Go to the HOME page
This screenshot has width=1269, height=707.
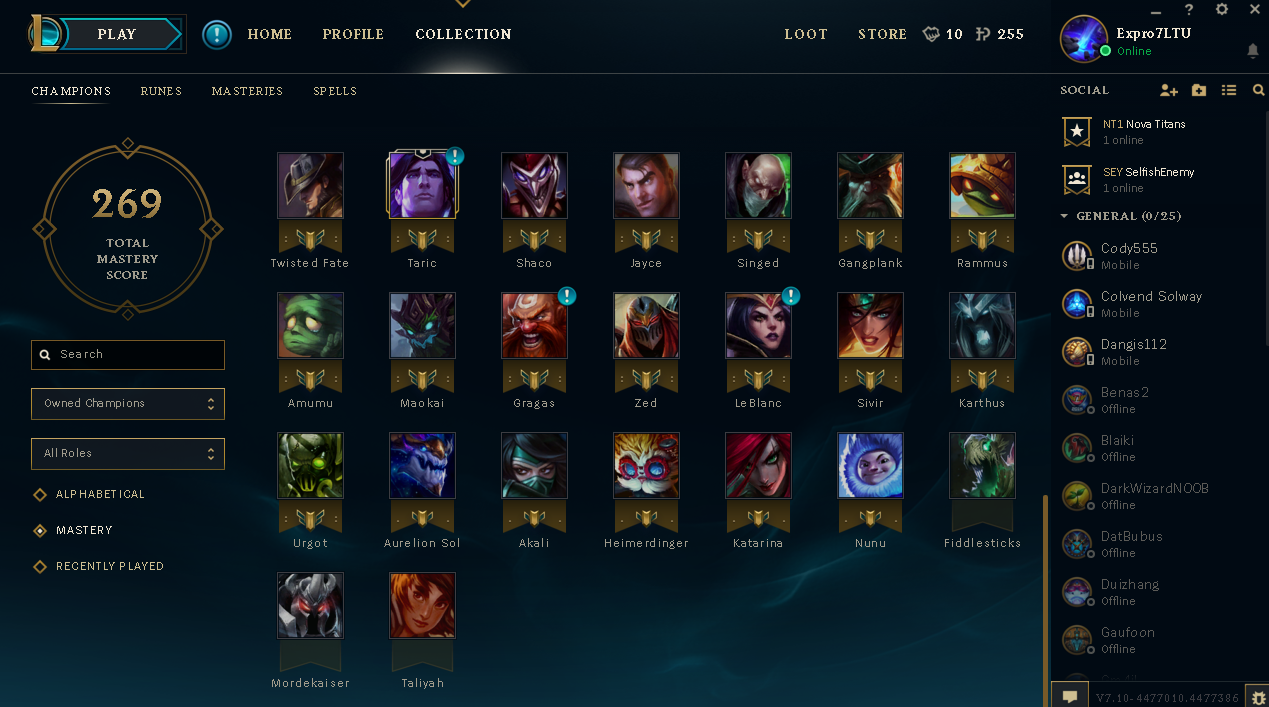pyautogui.click(x=270, y=34)
